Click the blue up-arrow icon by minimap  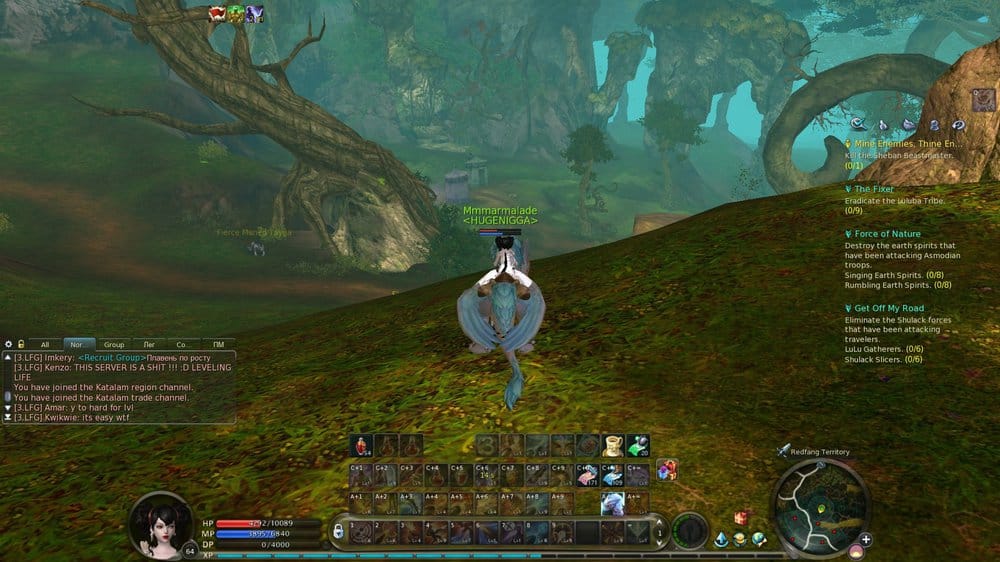721,540
